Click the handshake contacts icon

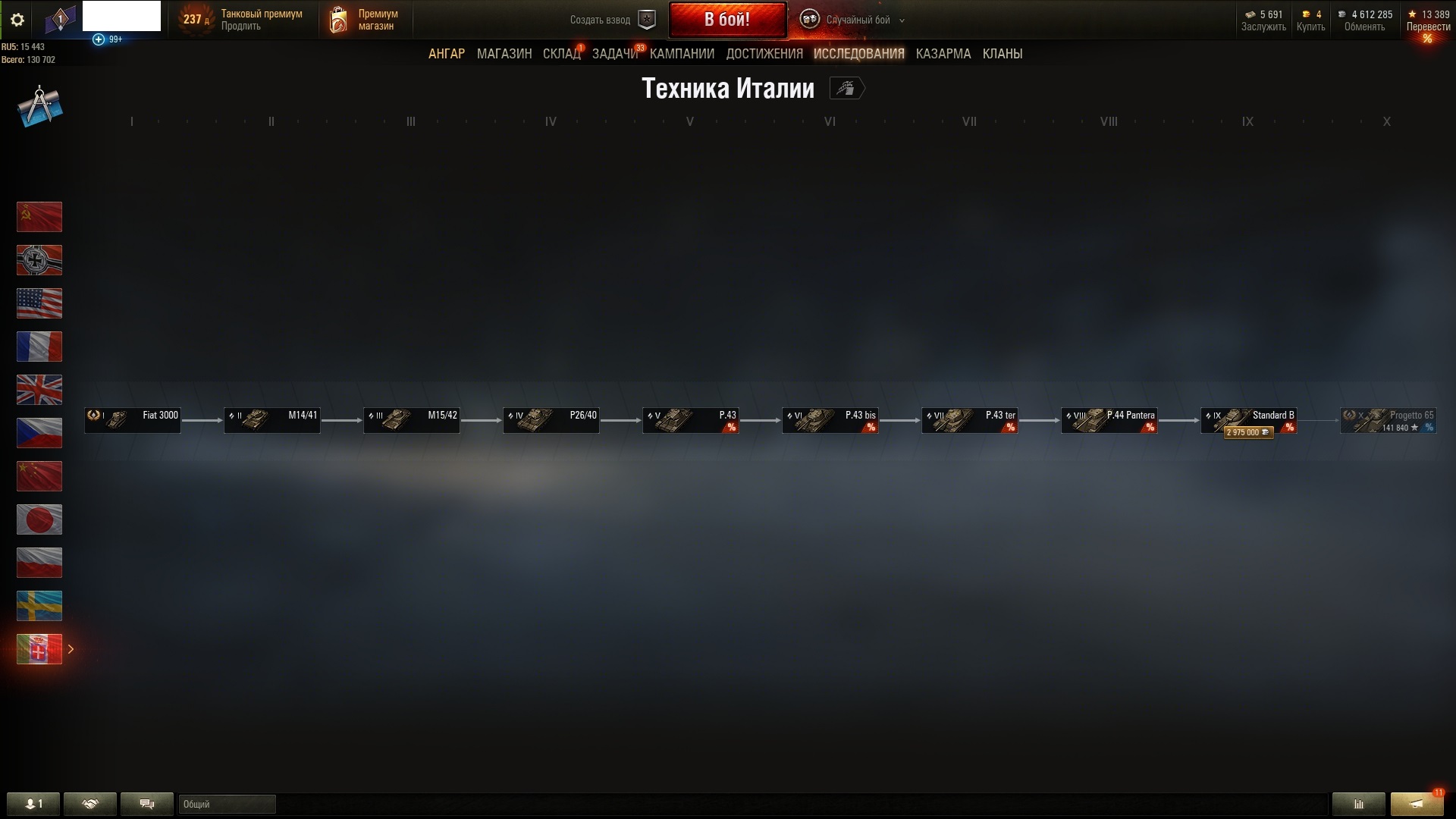(x=90, y=804)
